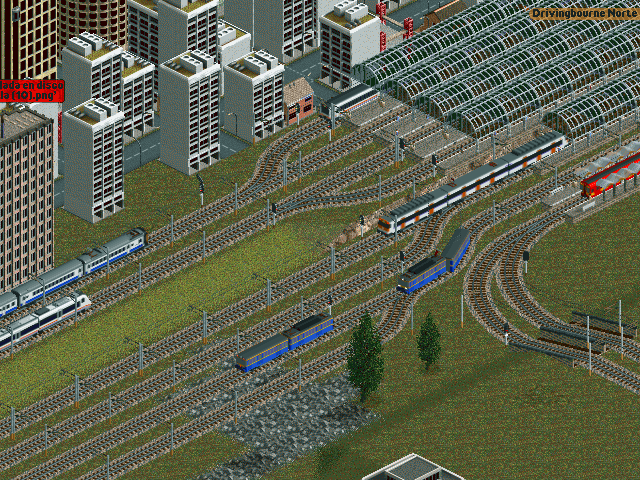Screen dimensions: 640x480
Task: Open the Drivingbourne Norte station label
Action: 584,14
